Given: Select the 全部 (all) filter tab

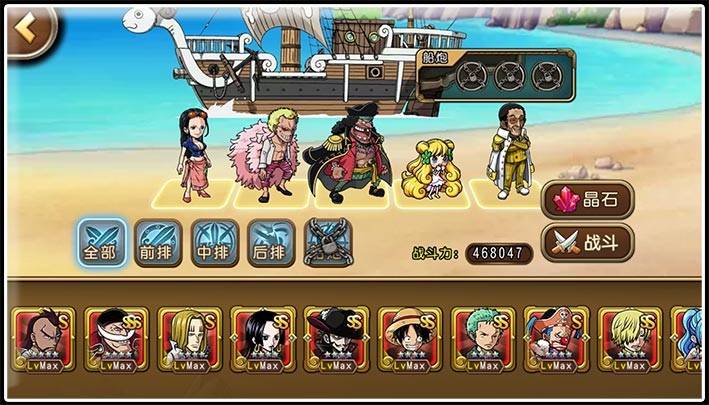Looking at the screenshot, I should (x=101, y=242).
